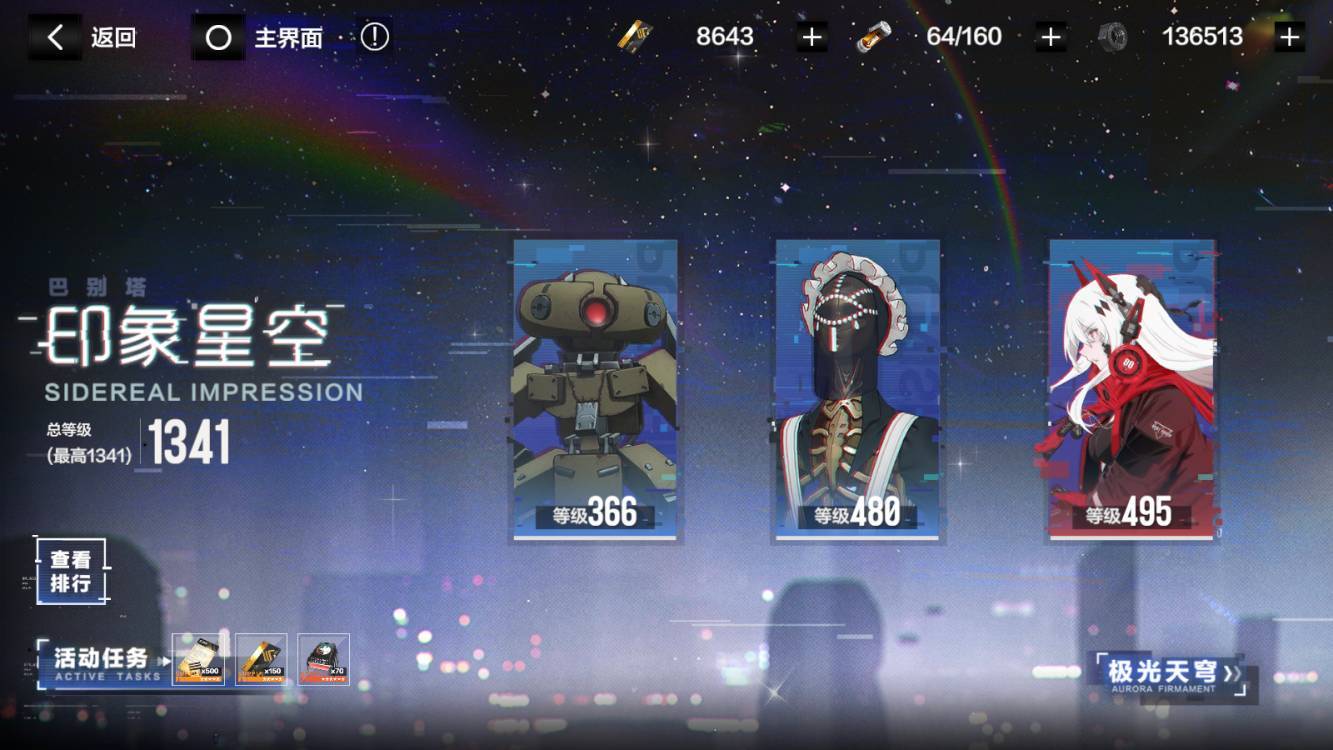The width and height of the screenshot is (1333, 750).
Task: Click the gold ticket currency icon
Action: 633,35
